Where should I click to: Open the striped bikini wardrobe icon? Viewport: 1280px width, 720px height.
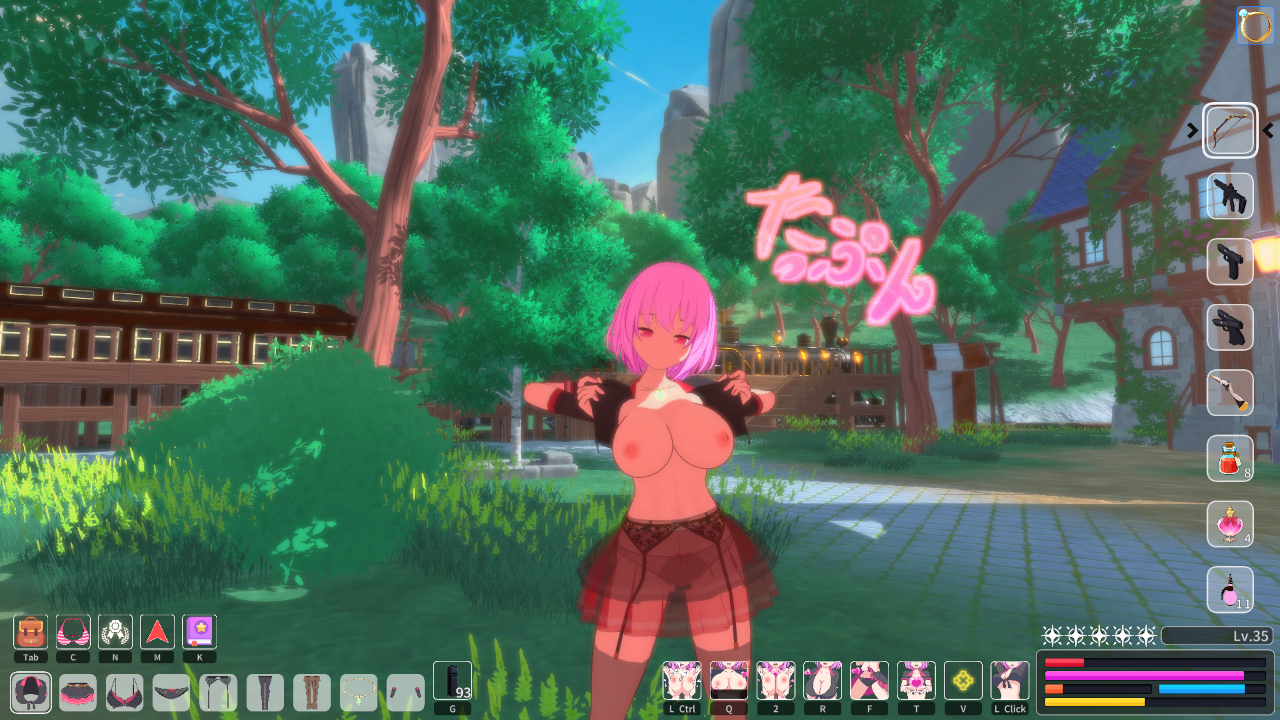[73, 632]
